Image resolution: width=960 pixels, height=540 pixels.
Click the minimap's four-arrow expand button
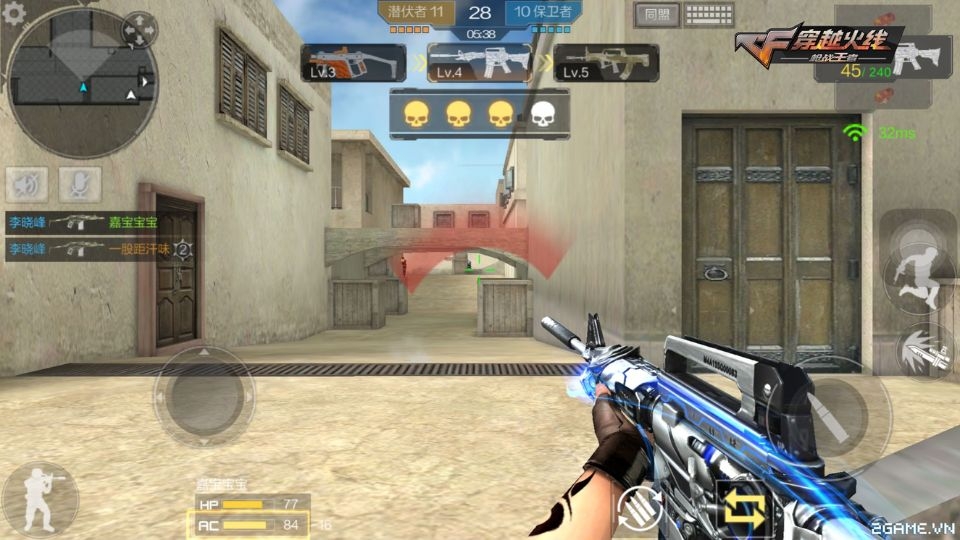(x=139, y=31)
